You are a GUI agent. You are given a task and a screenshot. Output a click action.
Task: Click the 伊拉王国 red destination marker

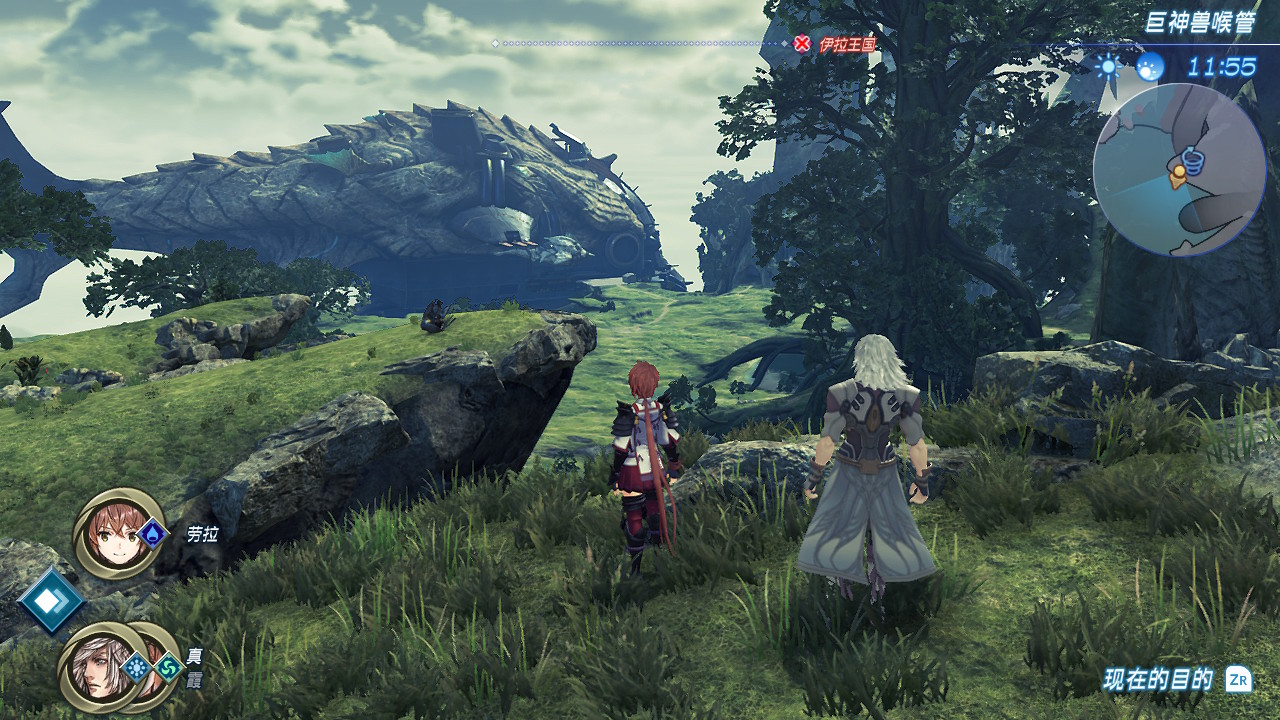click(802, 44)
